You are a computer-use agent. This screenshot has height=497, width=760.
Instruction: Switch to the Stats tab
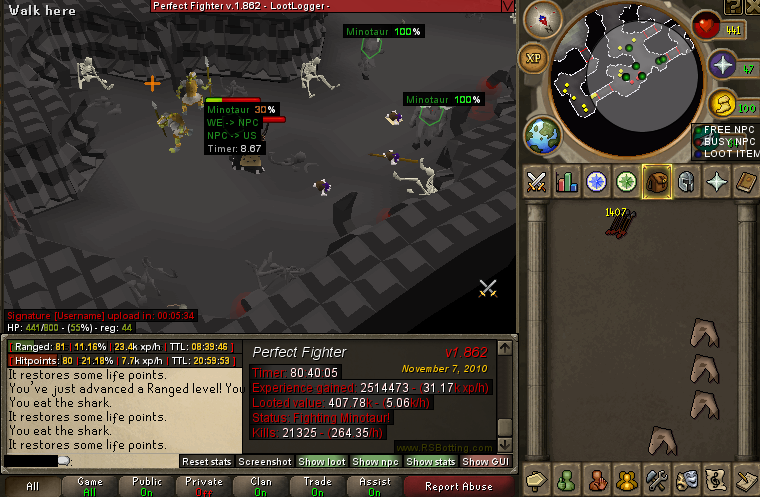coord(567,182)
